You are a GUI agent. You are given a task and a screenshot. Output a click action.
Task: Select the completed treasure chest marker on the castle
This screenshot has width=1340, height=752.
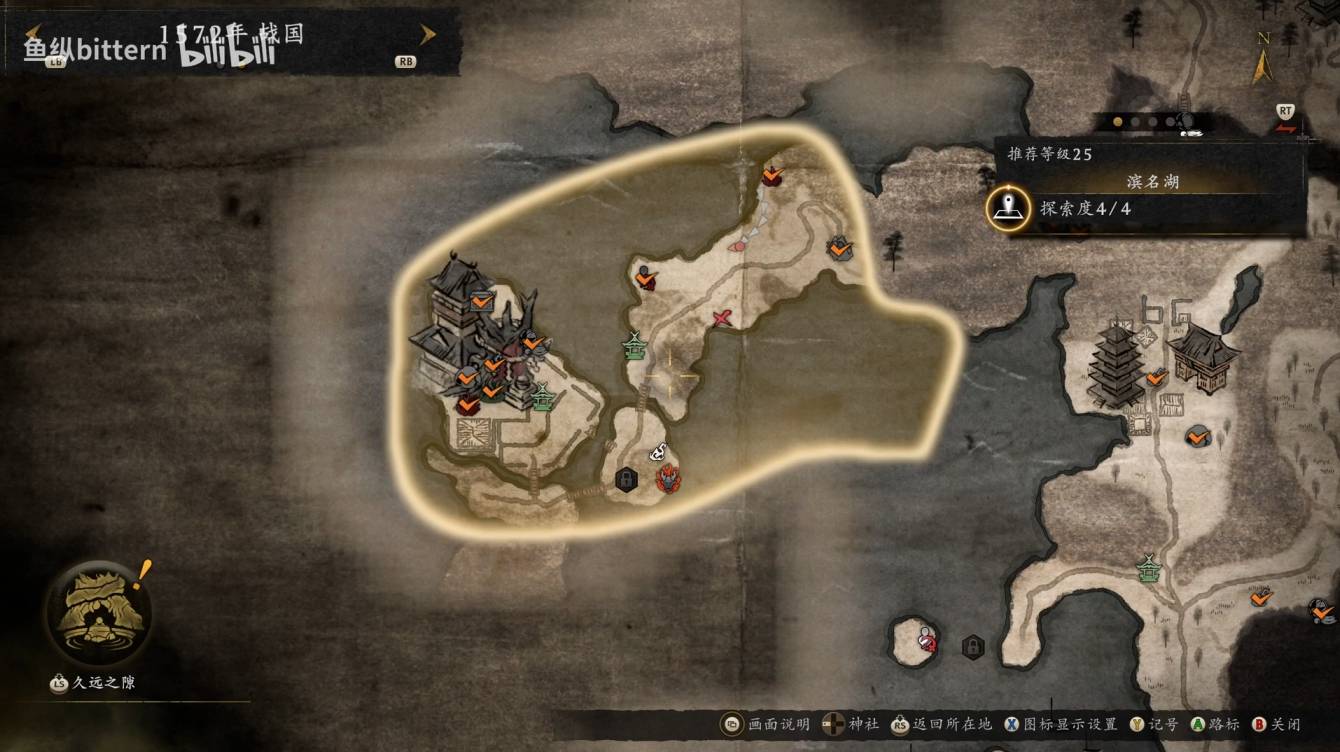click(x=481, y=298)
